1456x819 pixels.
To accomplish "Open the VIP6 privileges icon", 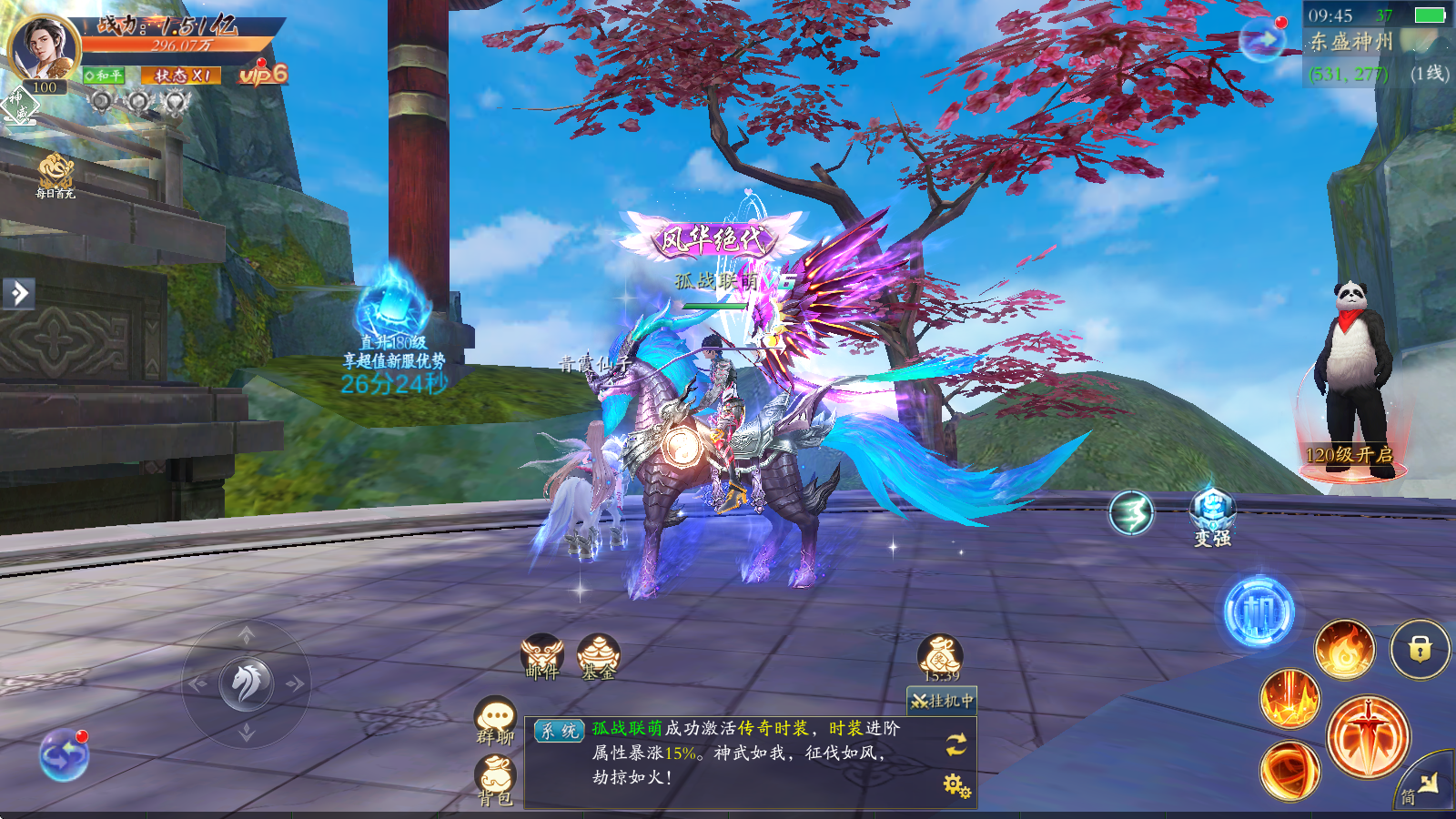I will click(x=263, y=74).
